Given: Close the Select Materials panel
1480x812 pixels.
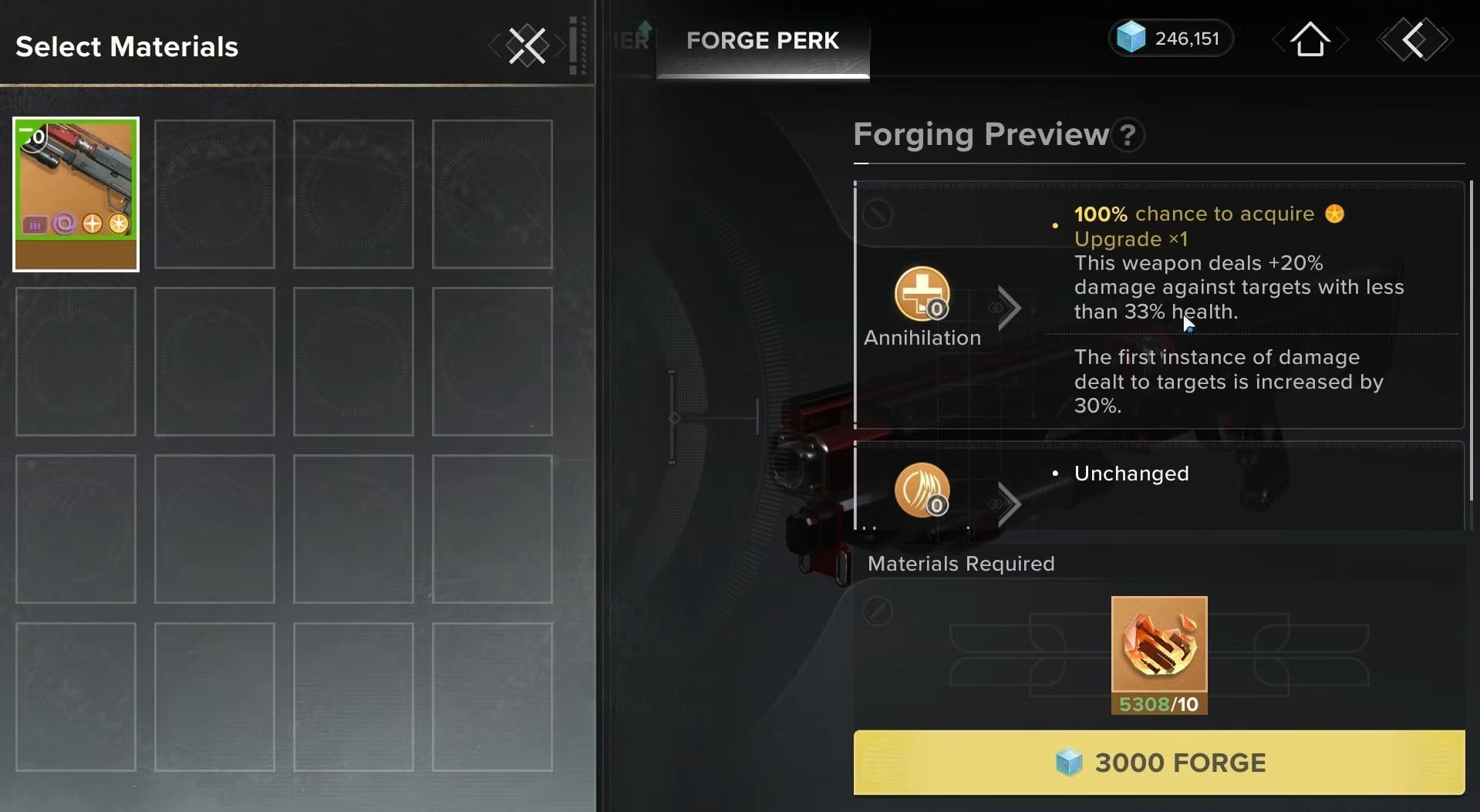Looking at the screenshot, I should point(528,45).
